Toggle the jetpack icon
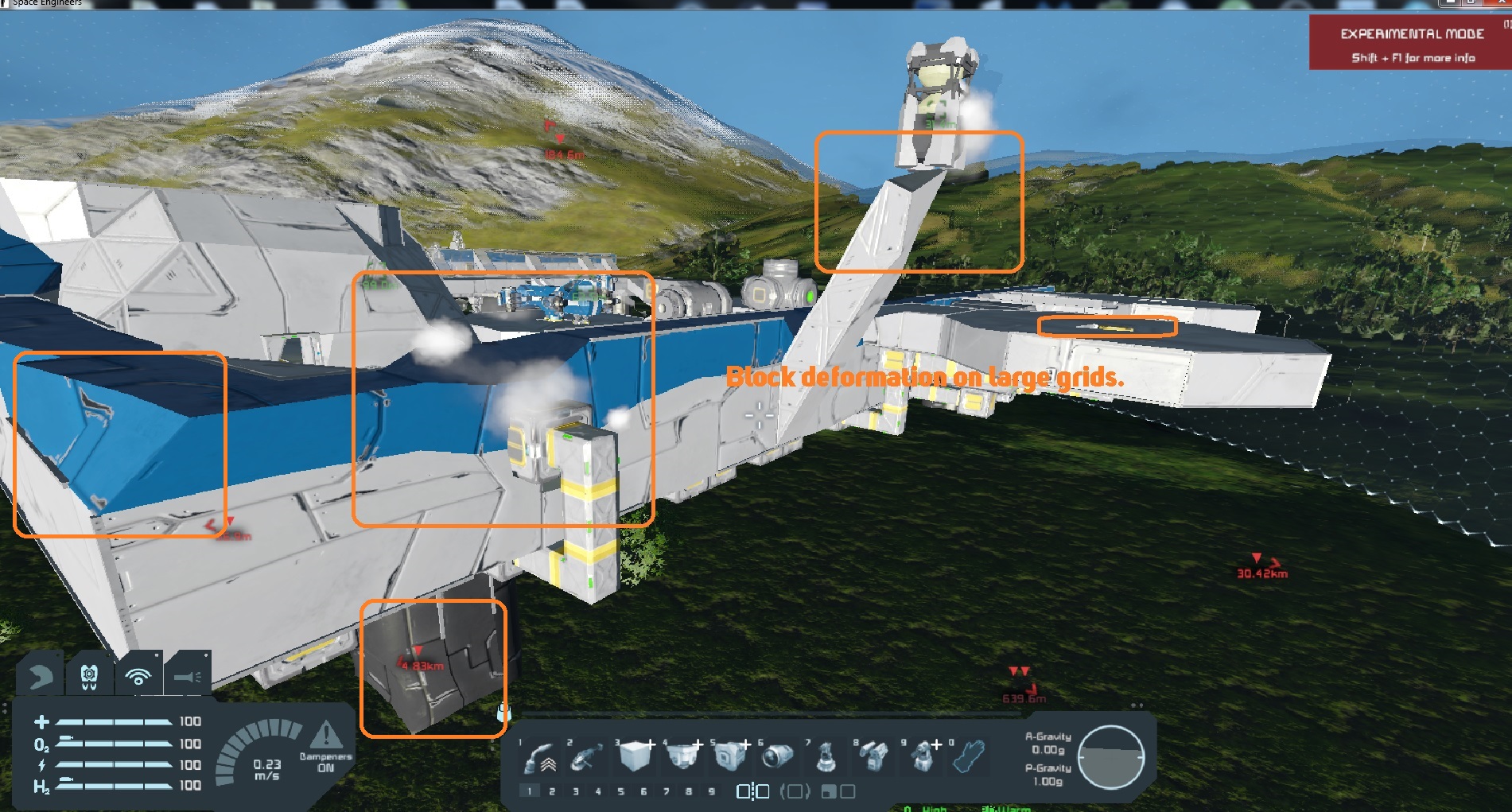Image resolution: width=1512 pixels, height=812 pixels. pos(89,677)
